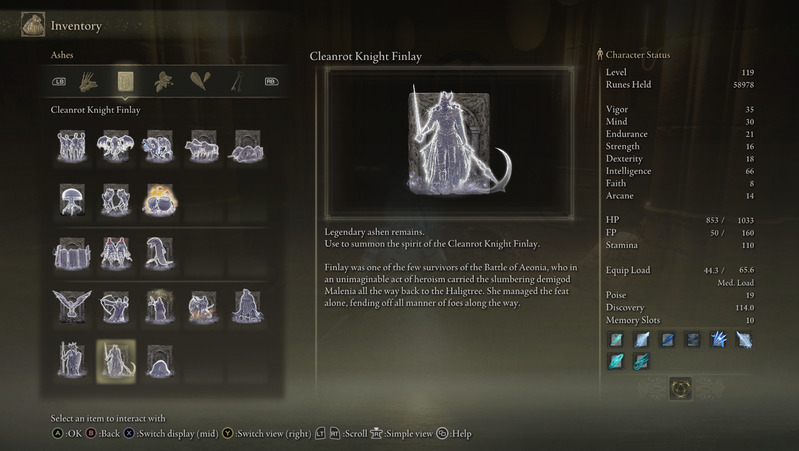Select the red-eyed twin figures ashes
The width and height of the screenshot is (799, 451).
click(116, 253)
